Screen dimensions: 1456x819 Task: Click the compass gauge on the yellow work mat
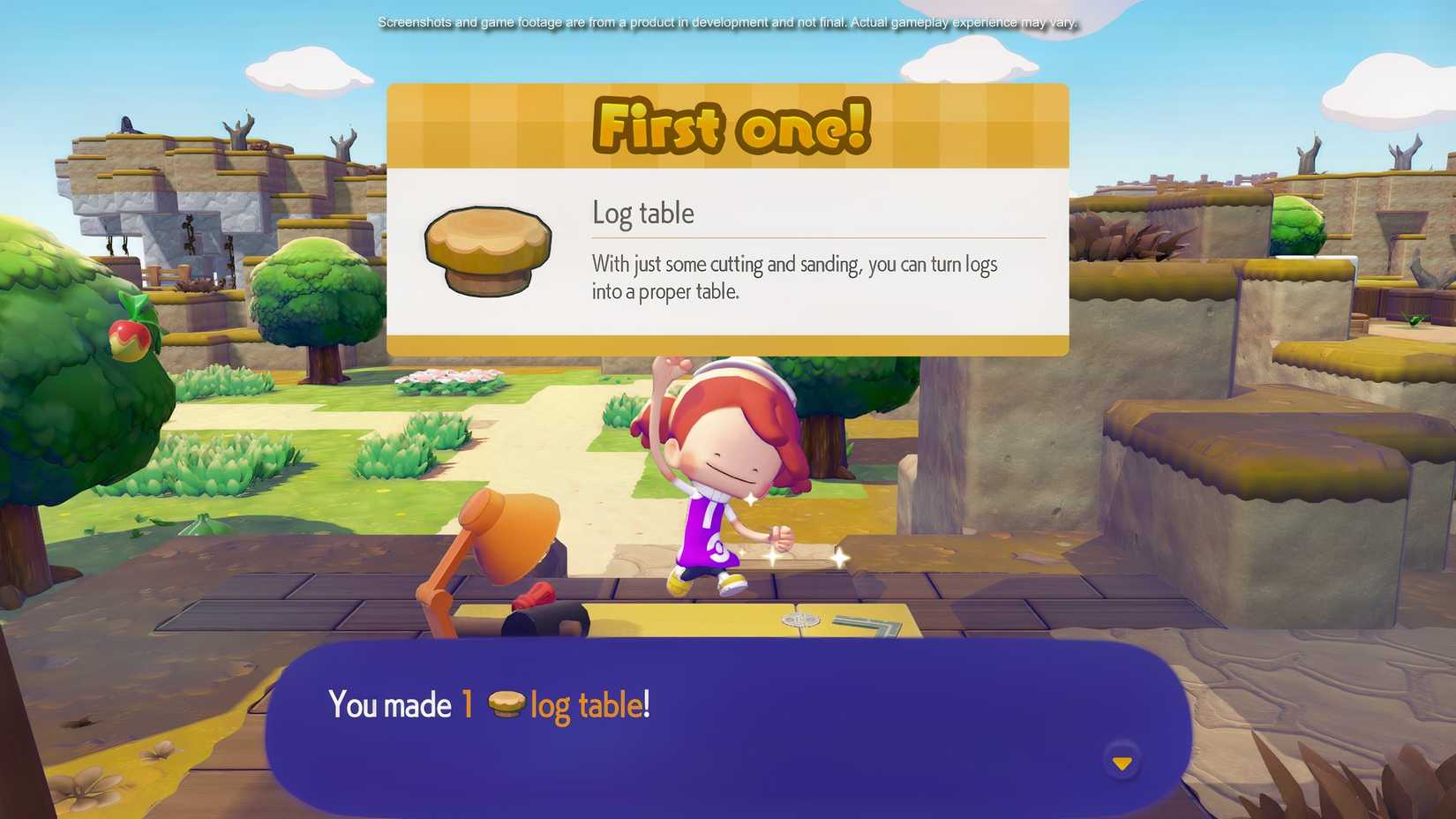[x=801, y=620]
